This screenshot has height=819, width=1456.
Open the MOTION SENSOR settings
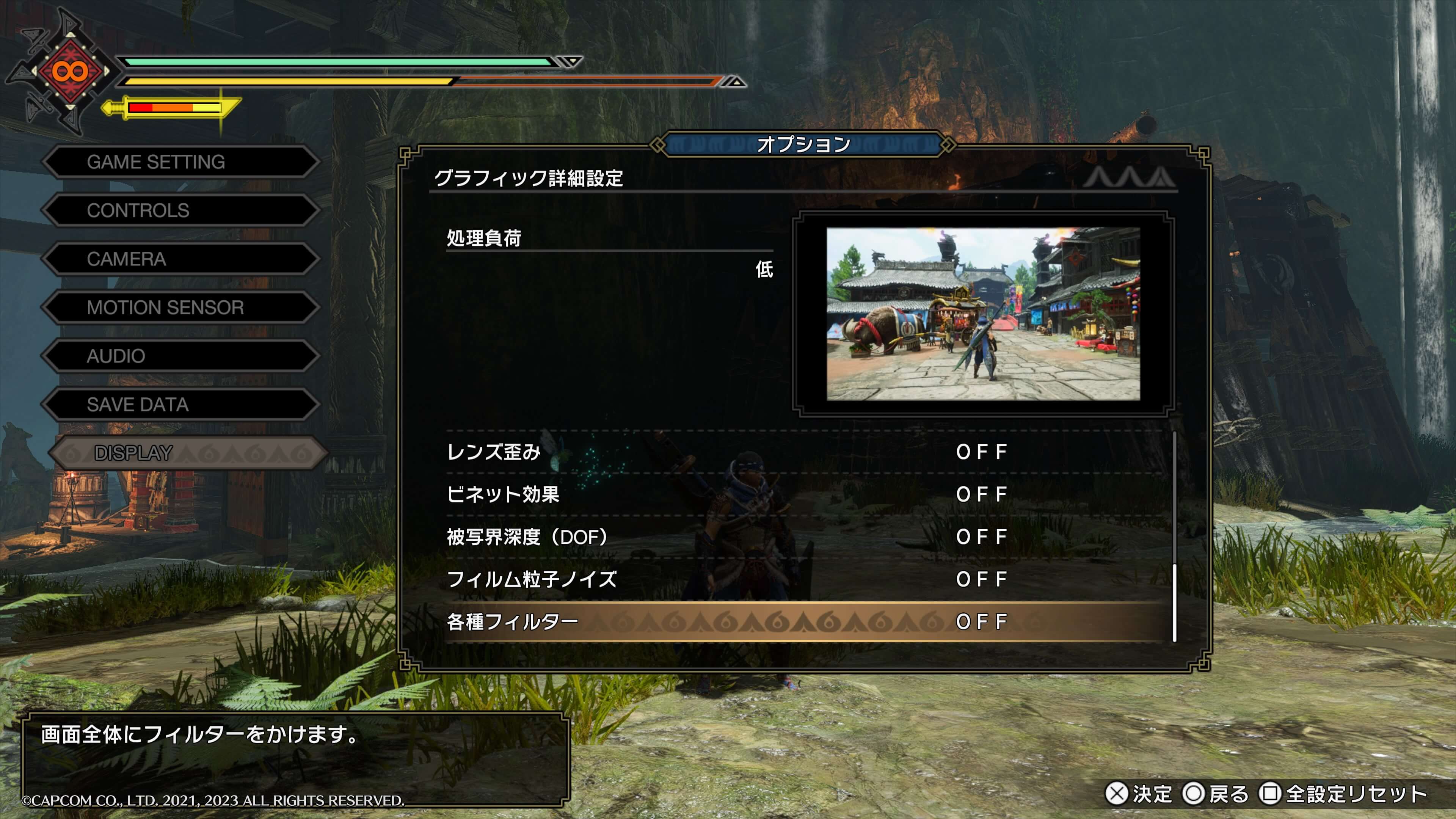coord(180,308)
